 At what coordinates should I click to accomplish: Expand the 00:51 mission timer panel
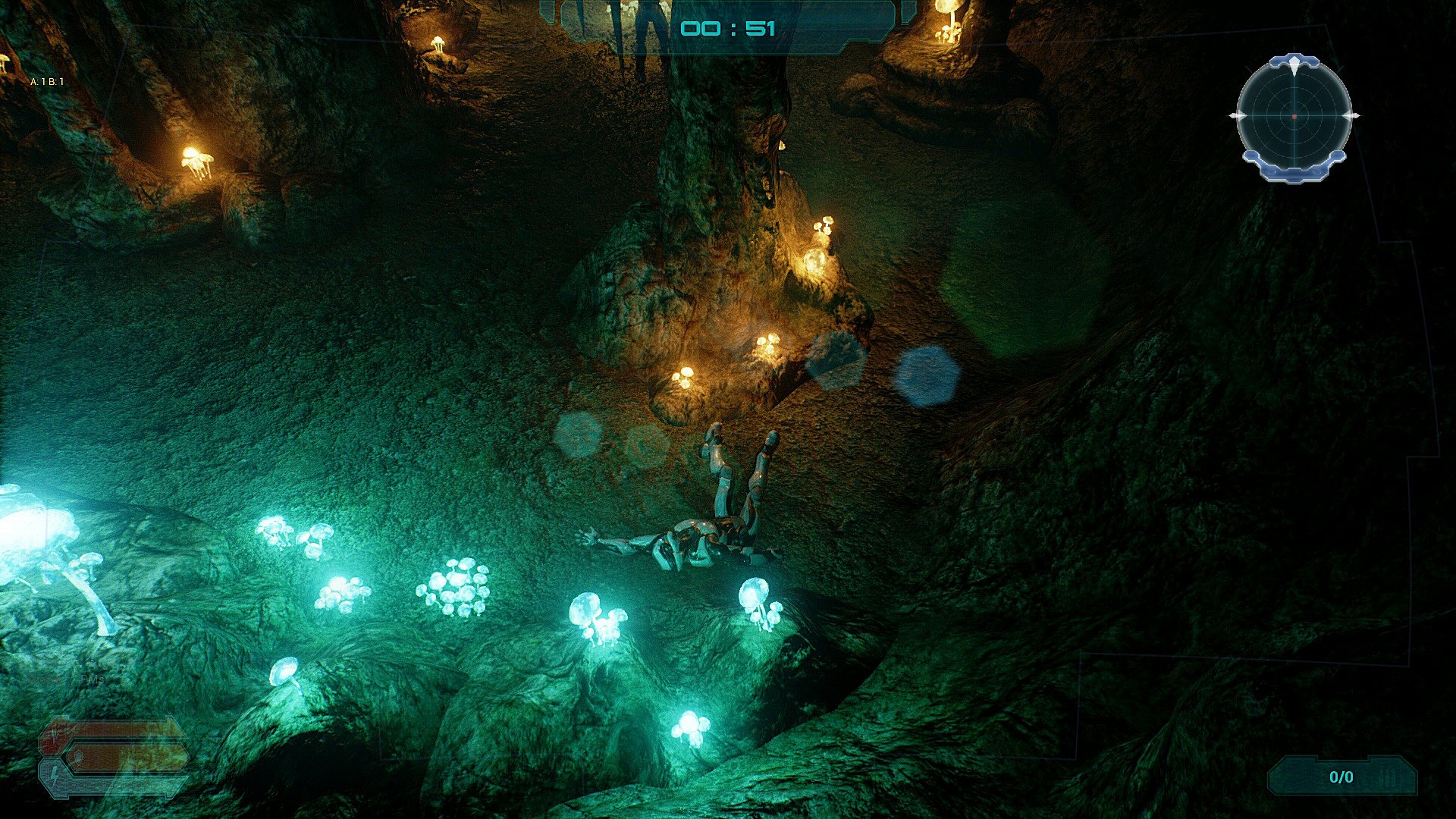(x=728, y=27)
